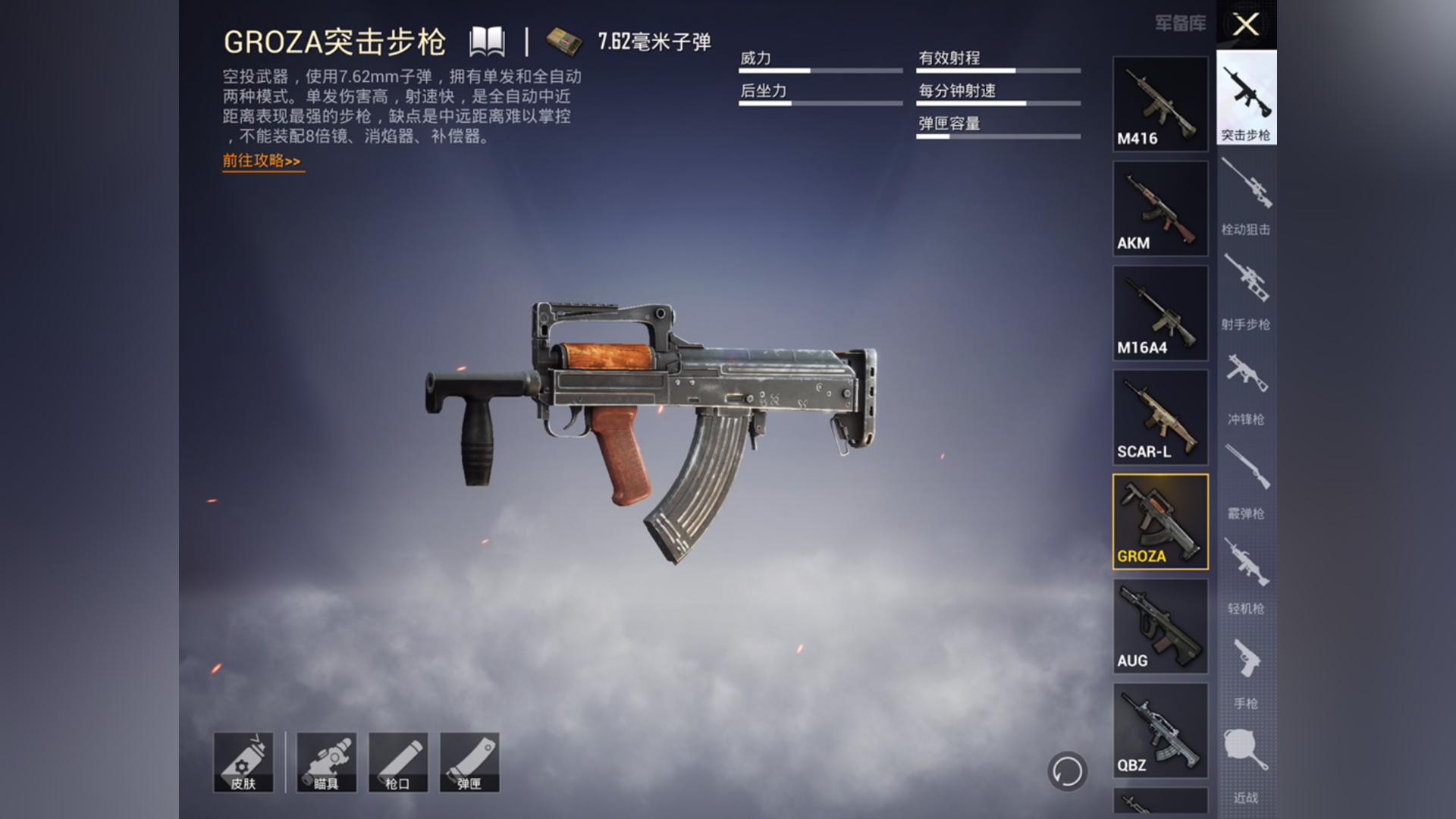The image size is (1456, 819).
Task: Open the 皮肤 skin panel
Action: (246, 762)
